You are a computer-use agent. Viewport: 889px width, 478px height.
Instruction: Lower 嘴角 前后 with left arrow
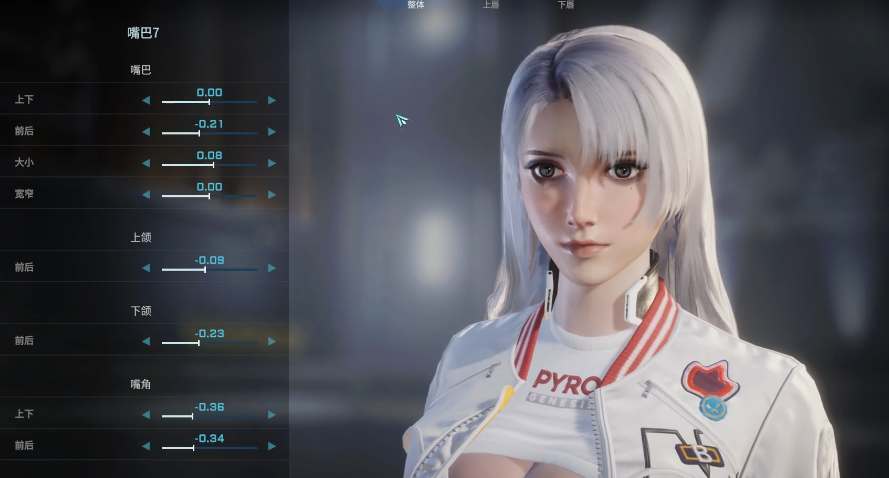click(146, 447)
